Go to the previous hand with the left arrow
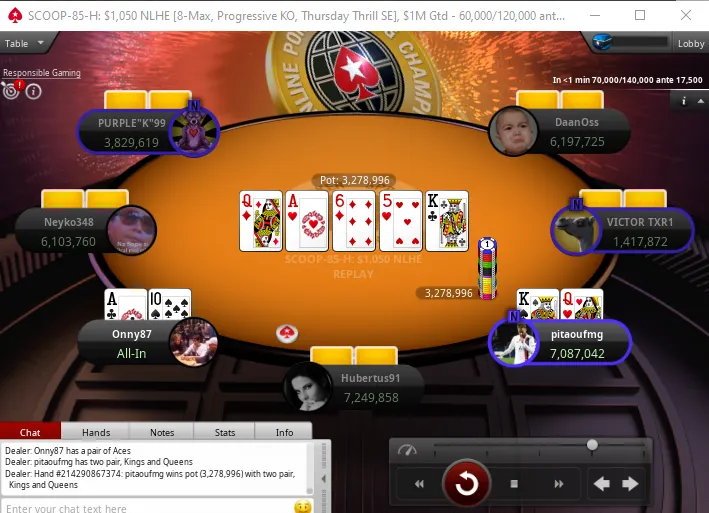This screenshot has height=513, width=709. [602, 484]
